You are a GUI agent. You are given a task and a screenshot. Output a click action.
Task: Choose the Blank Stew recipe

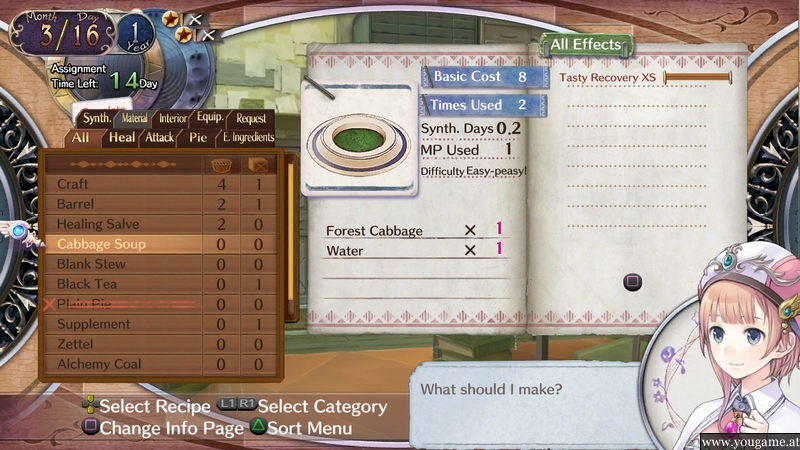coord(120,264)
